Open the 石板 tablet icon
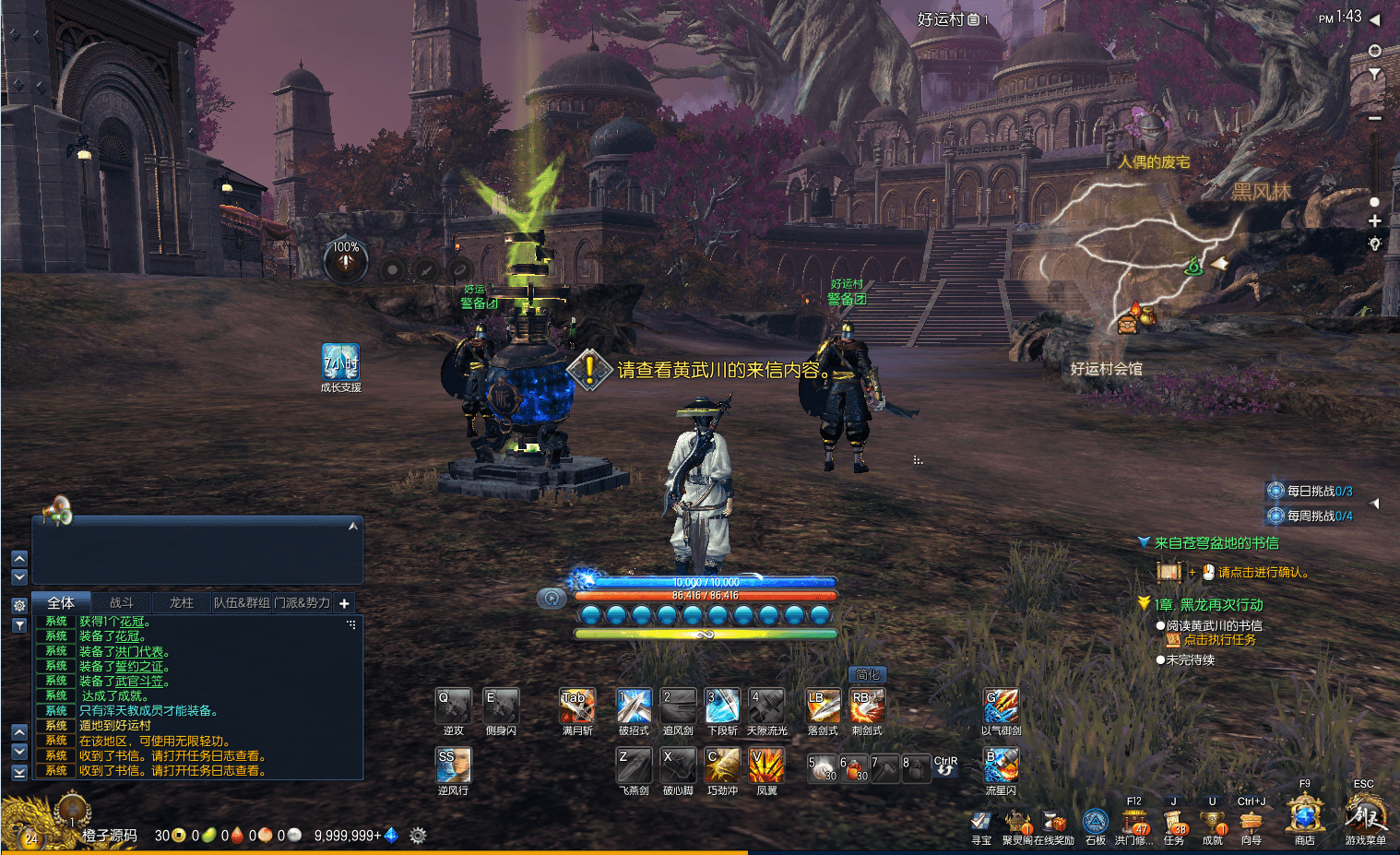The height and width of the screenshot is (855, 1400). 1095,822
